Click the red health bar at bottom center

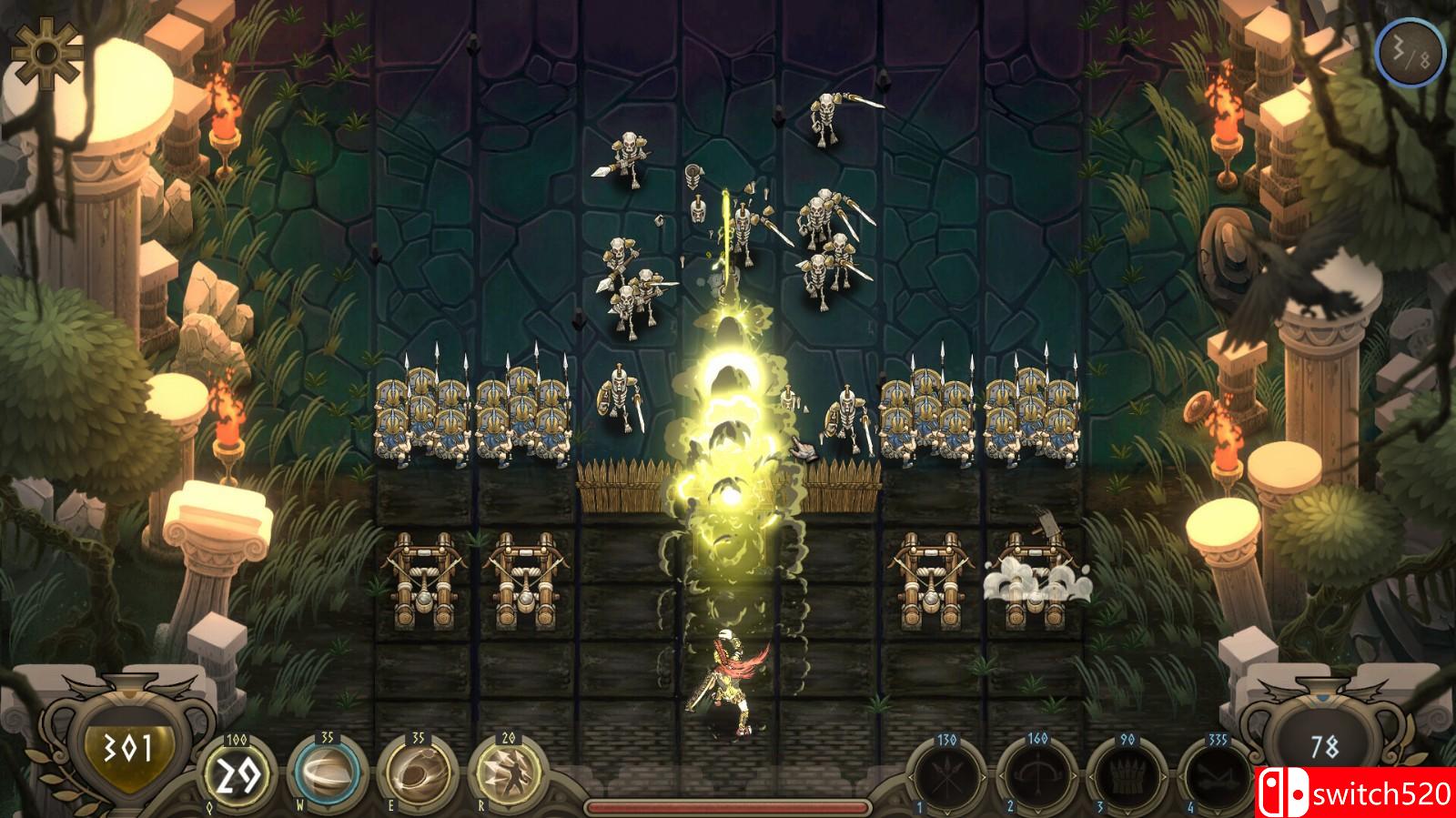tap(728, 804)
